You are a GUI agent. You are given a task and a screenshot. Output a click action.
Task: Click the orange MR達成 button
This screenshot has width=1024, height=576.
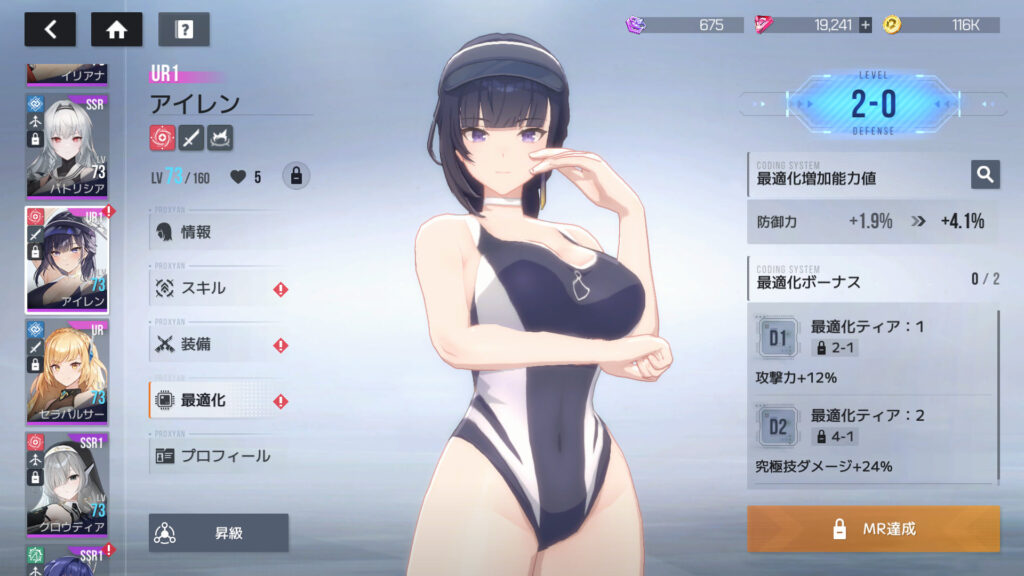coord(873,528)
